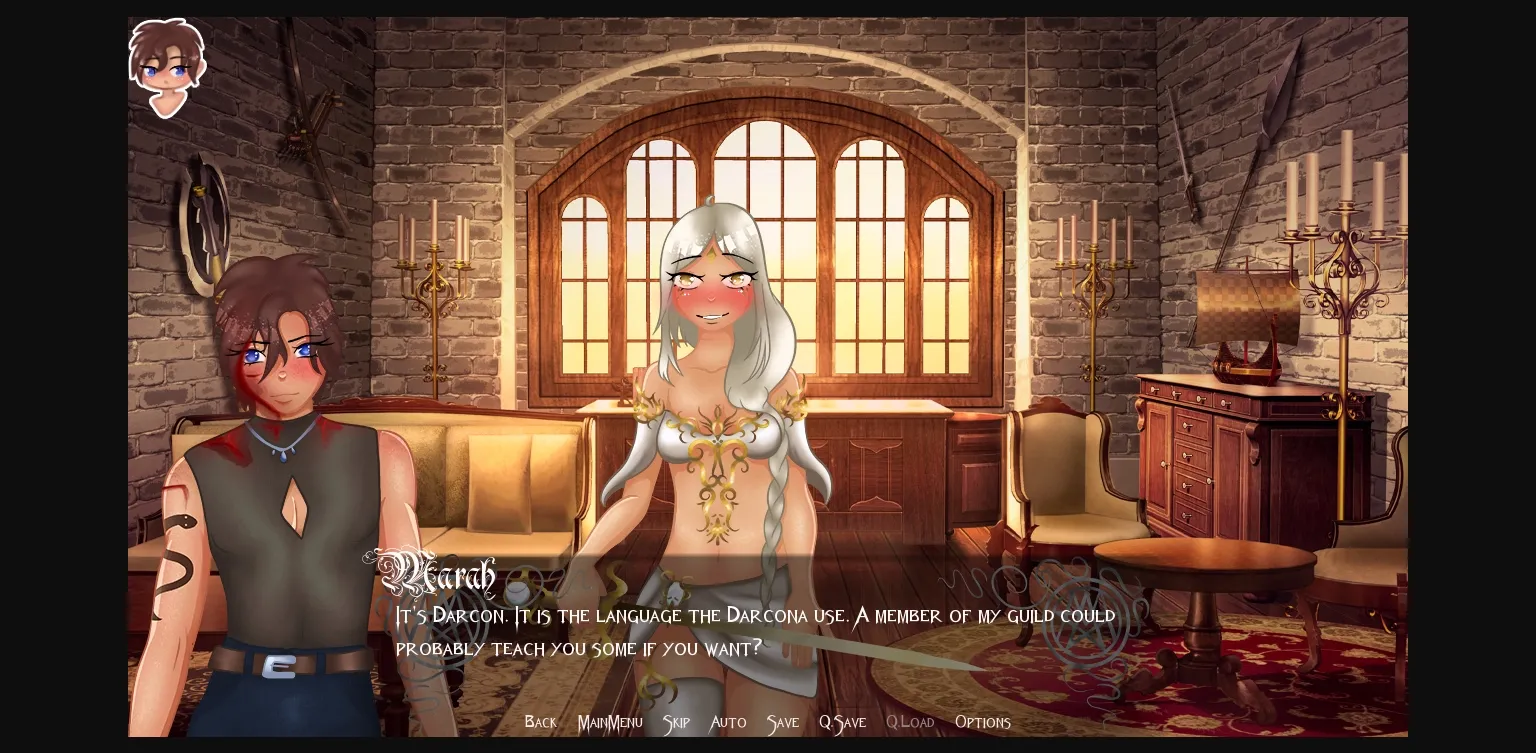This screenshot has width=1536, height=753.
Task: Open the MainMenu
Action: [x=610, y=722]
